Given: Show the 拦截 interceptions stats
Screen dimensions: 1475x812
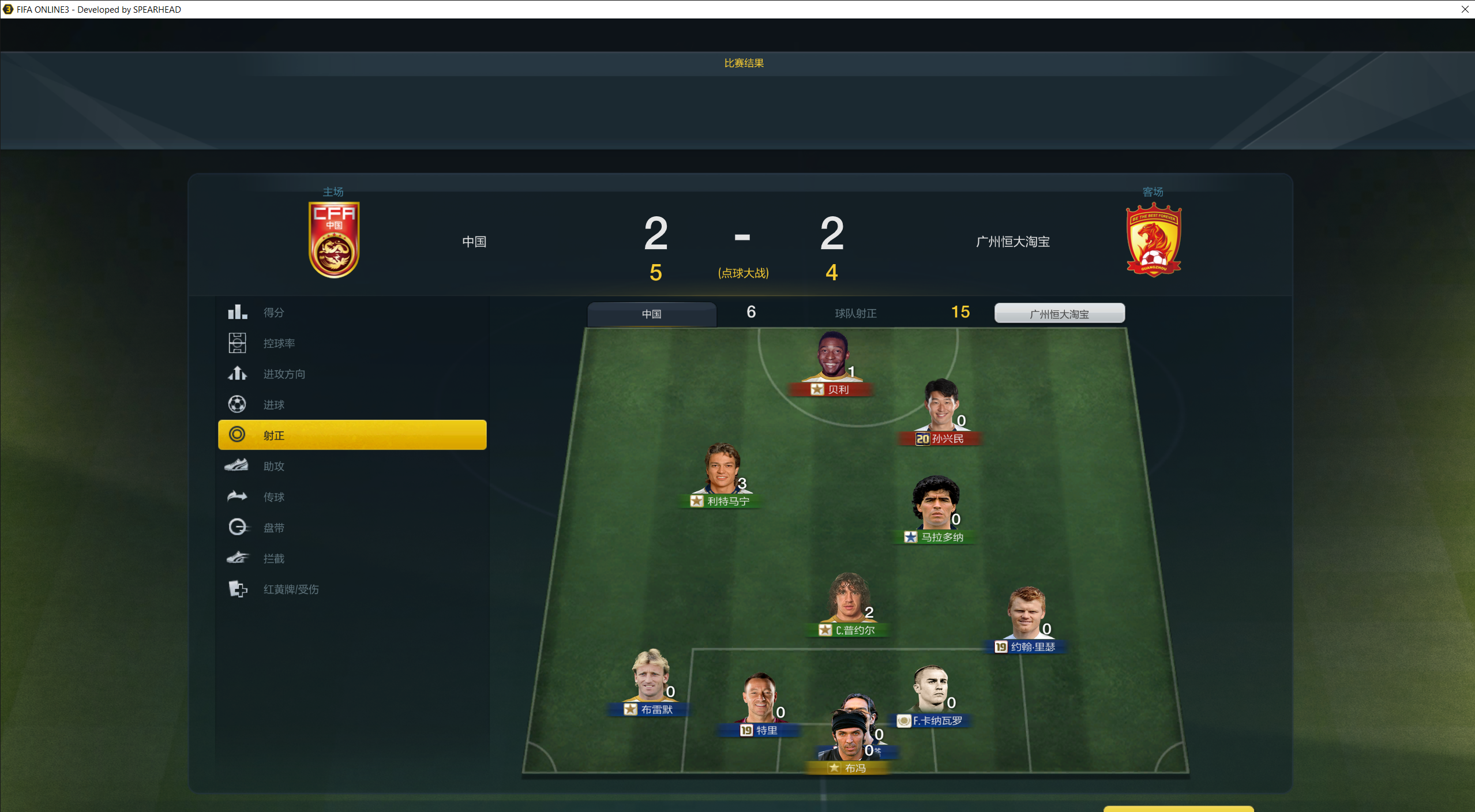Looking at the screenshot, I should click(273, 558).
